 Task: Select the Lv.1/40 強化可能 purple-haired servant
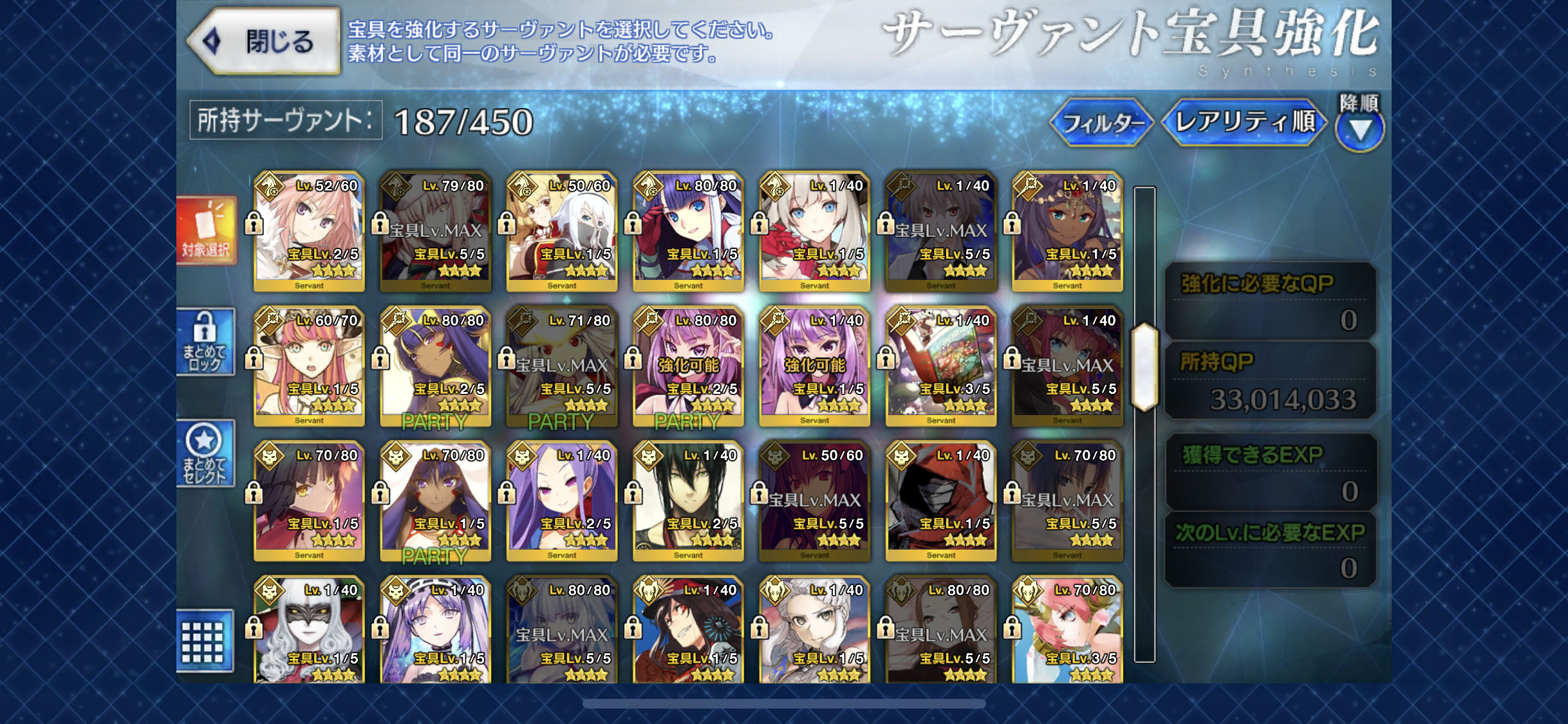point(814,366)
